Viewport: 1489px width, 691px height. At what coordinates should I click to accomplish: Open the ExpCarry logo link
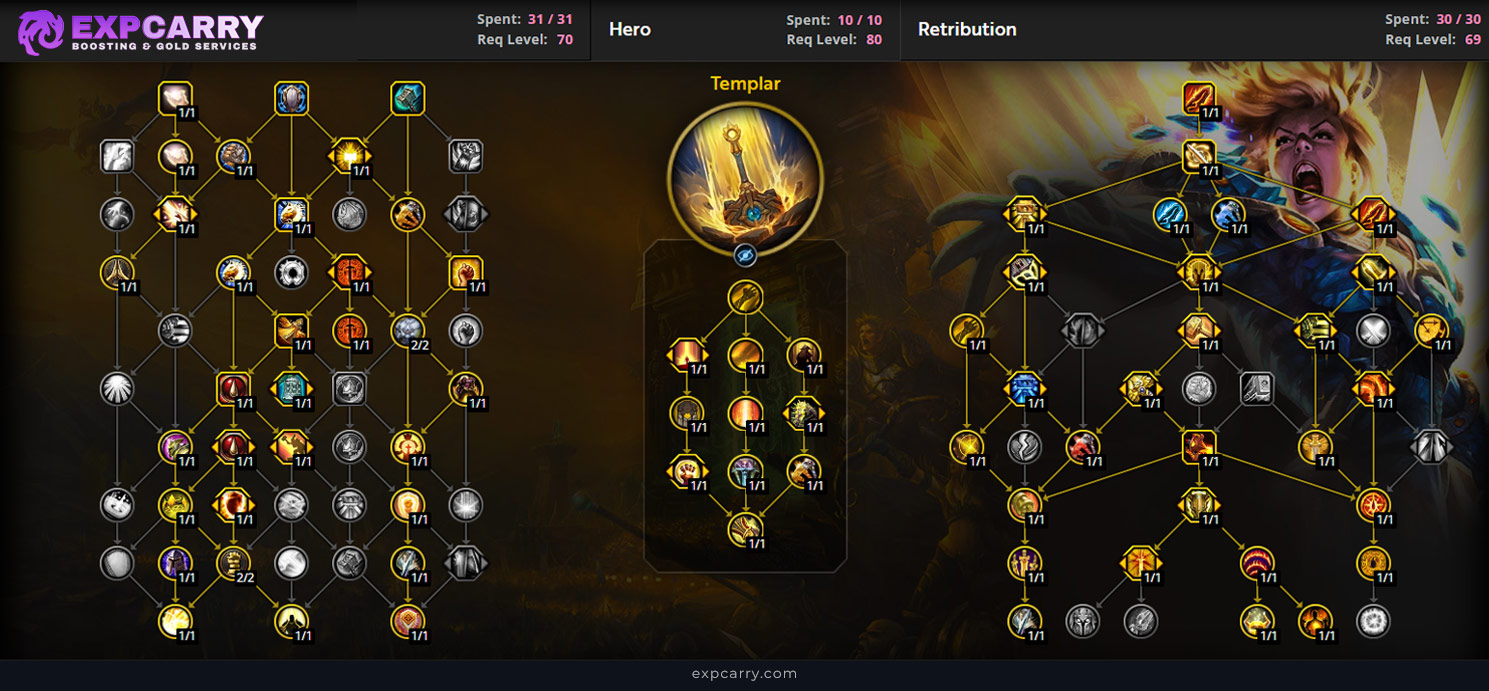[141, 31]
